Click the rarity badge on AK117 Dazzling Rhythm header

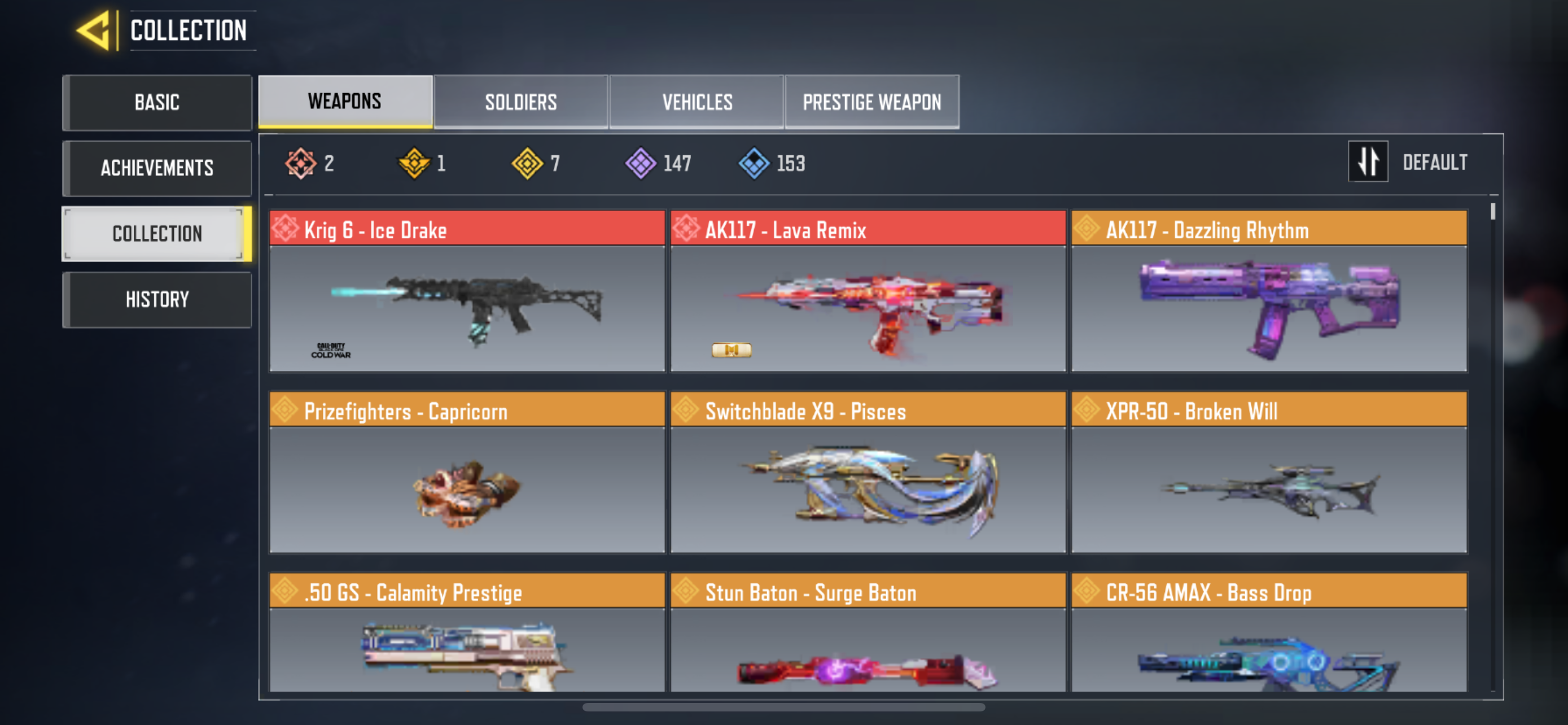click(1087, 229)
